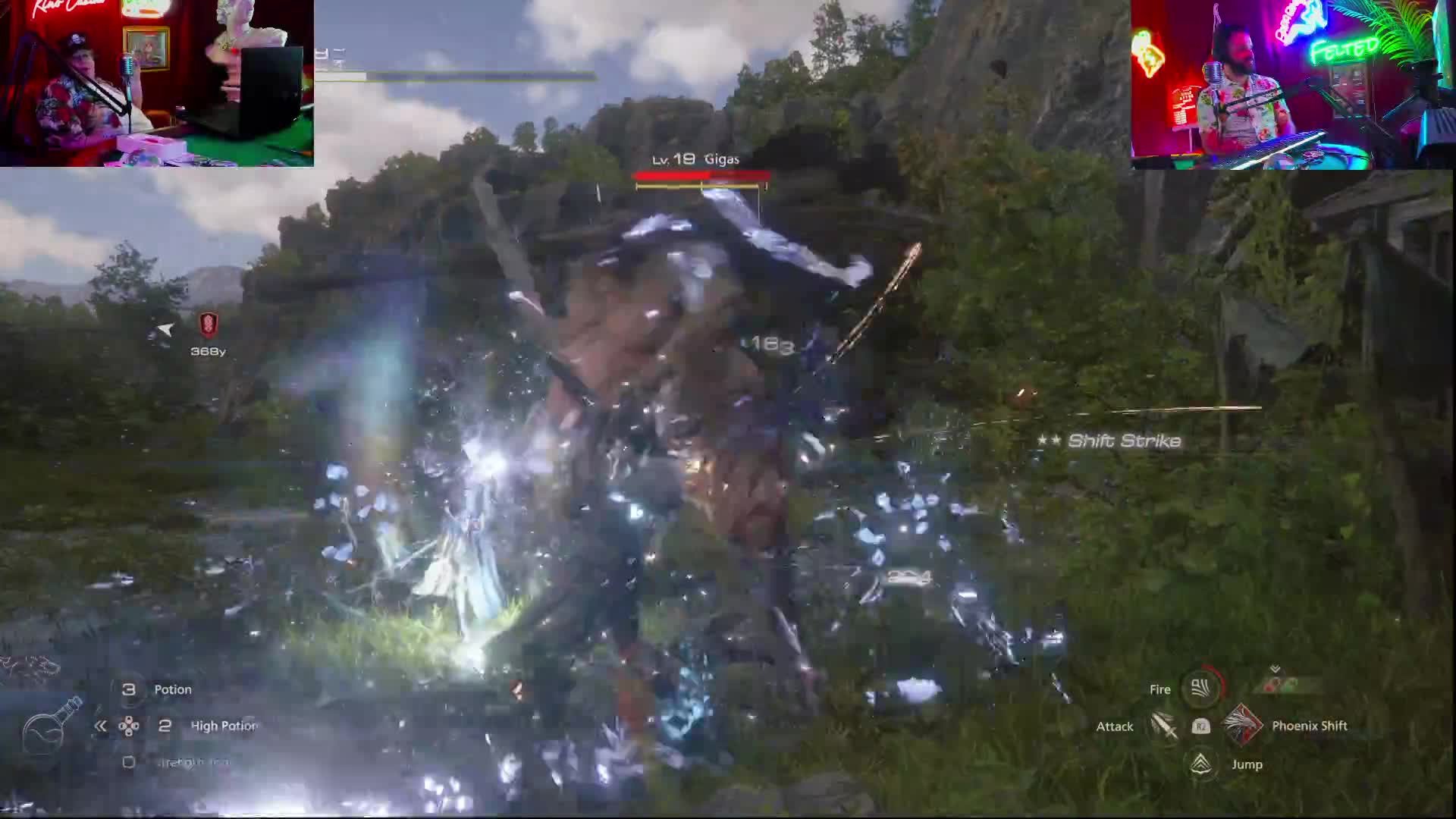Image resolution: width=1456 pixels, height=819 pixels.
Task: Click the Jump action icon
Action: (x=1200, y=764)
